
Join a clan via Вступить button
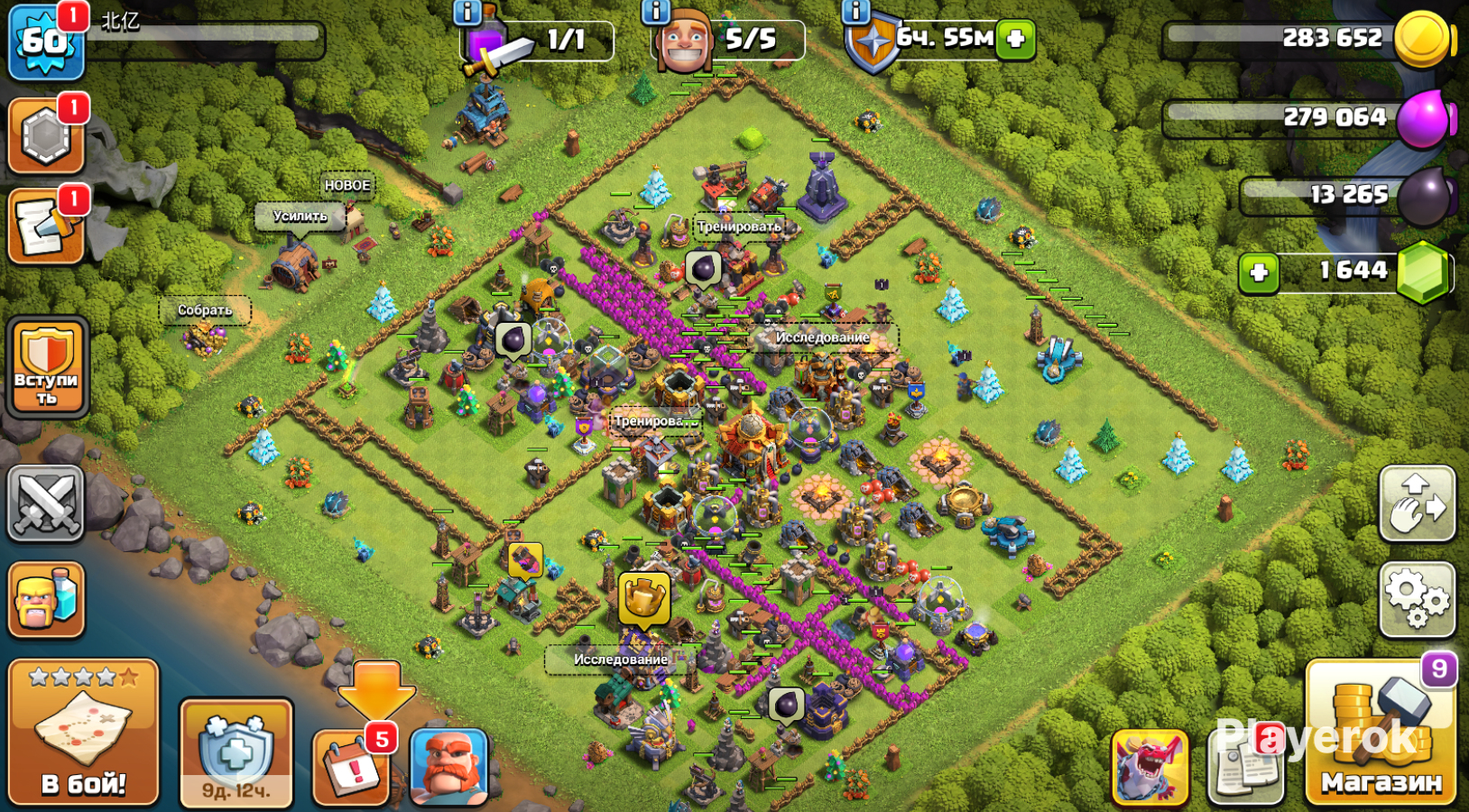pos(47,367)
